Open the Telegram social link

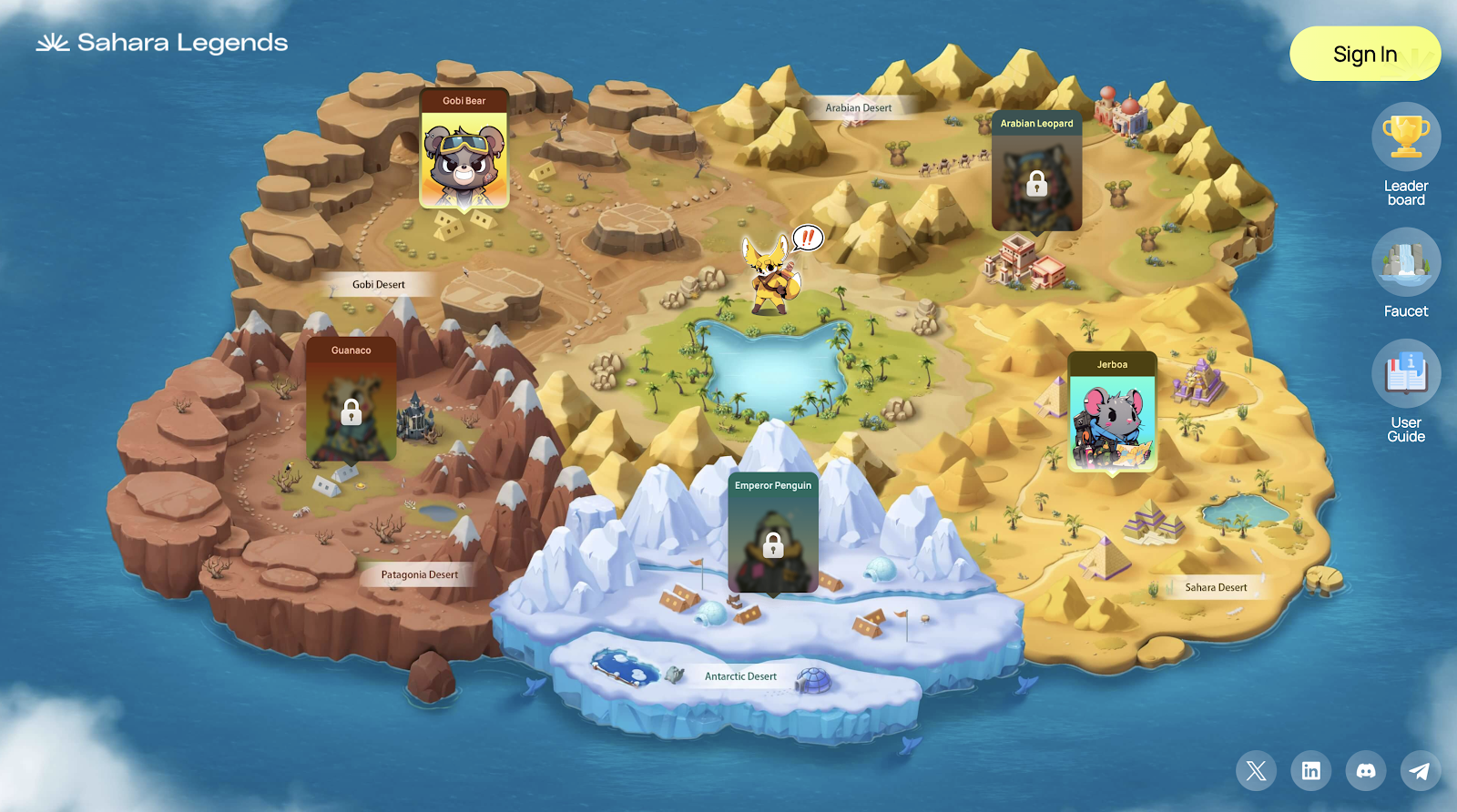coord(1420,771)
